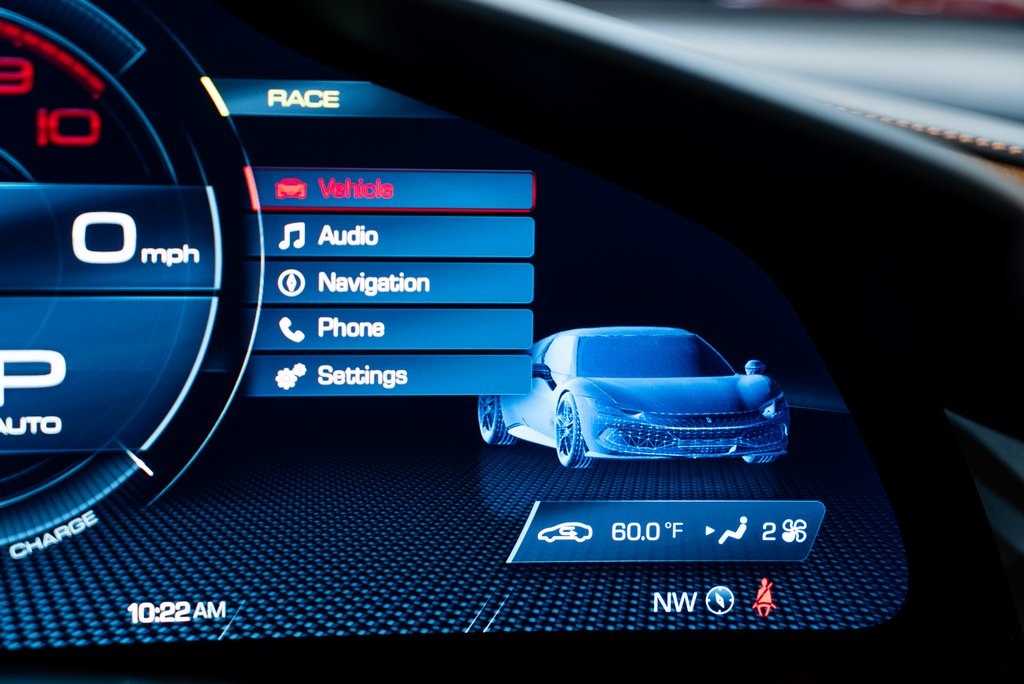Select the Vehicle menu entry

(390, 189)
